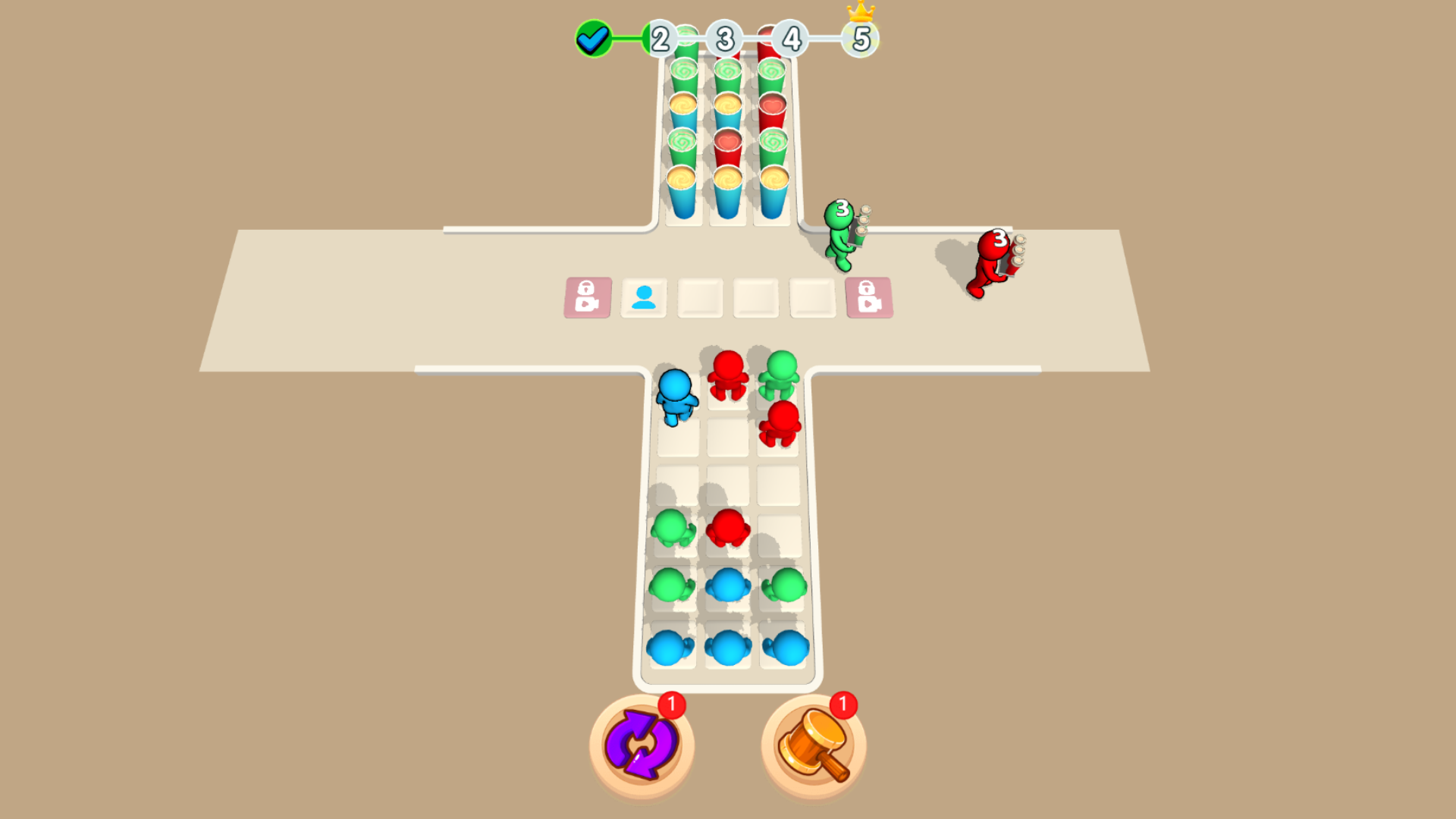Viewport: 1456px width, 819px height.
Task: Tap the red badge on the swap booster
Action: [x=670, y=704]
